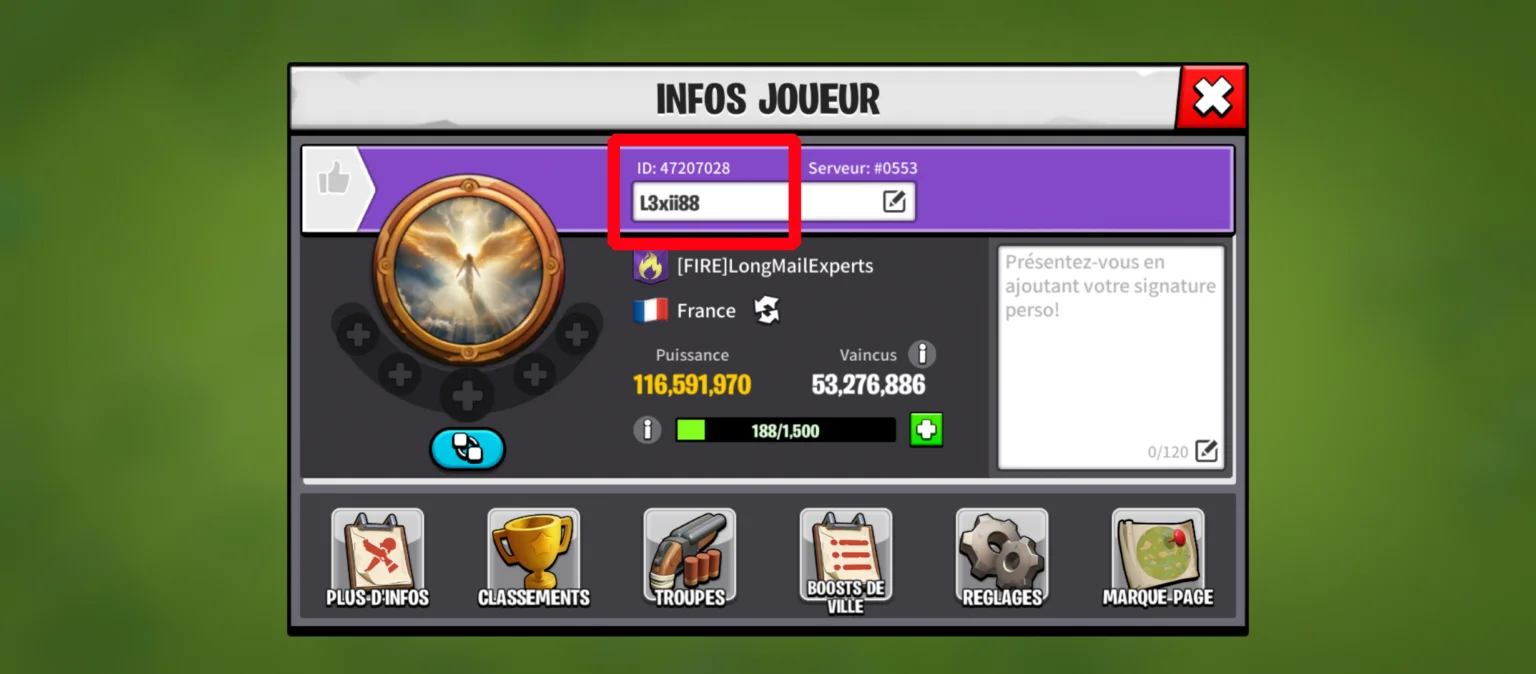Screen dimensions: 1536x674
Task: Show Boosts de Ville
Action: click(846, 558)
